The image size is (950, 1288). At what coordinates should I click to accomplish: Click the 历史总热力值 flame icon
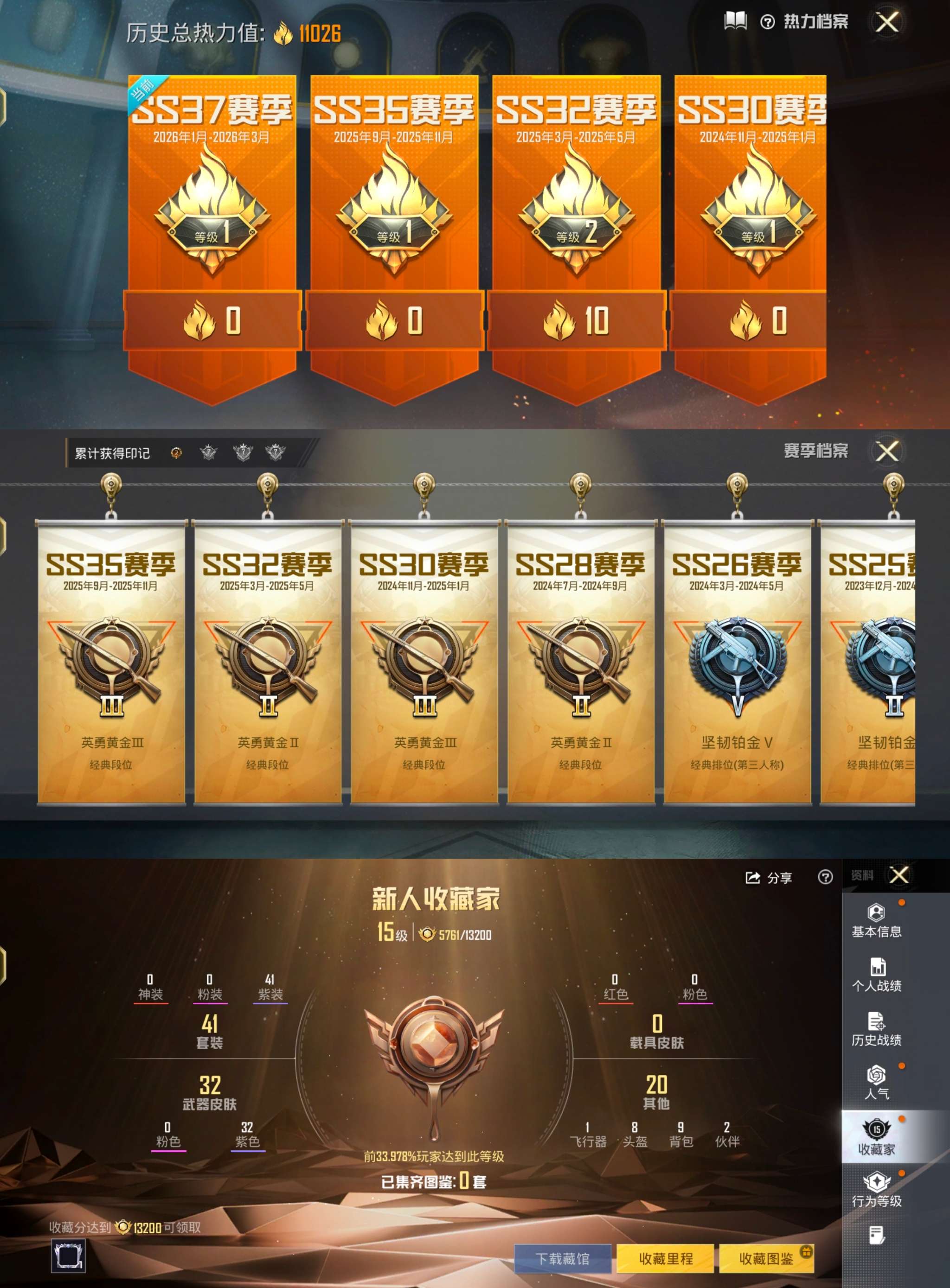pyautogui.click(x=282, y=33)
